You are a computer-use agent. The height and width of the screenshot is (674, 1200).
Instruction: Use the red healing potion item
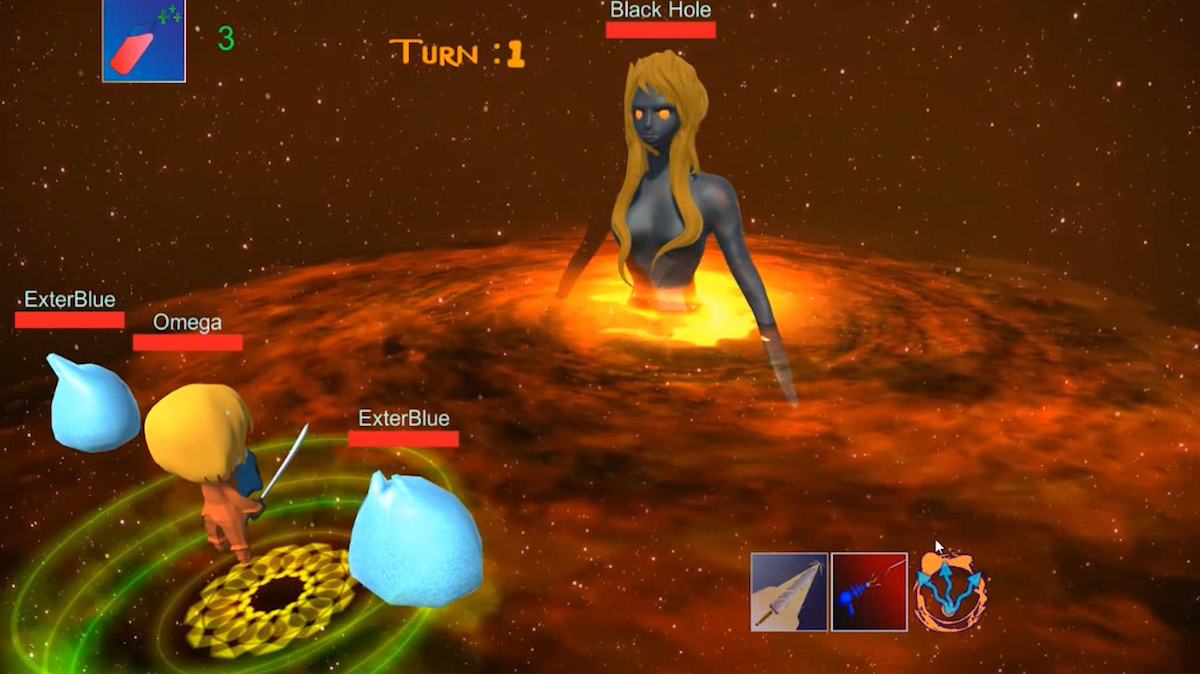144,41
